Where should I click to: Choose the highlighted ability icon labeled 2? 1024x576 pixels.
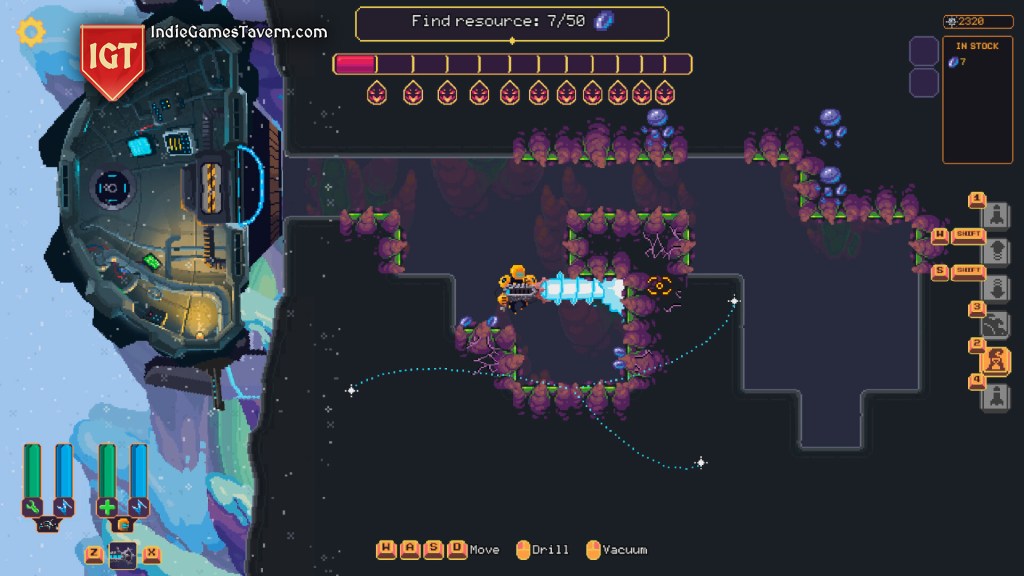tap(997, 361)
